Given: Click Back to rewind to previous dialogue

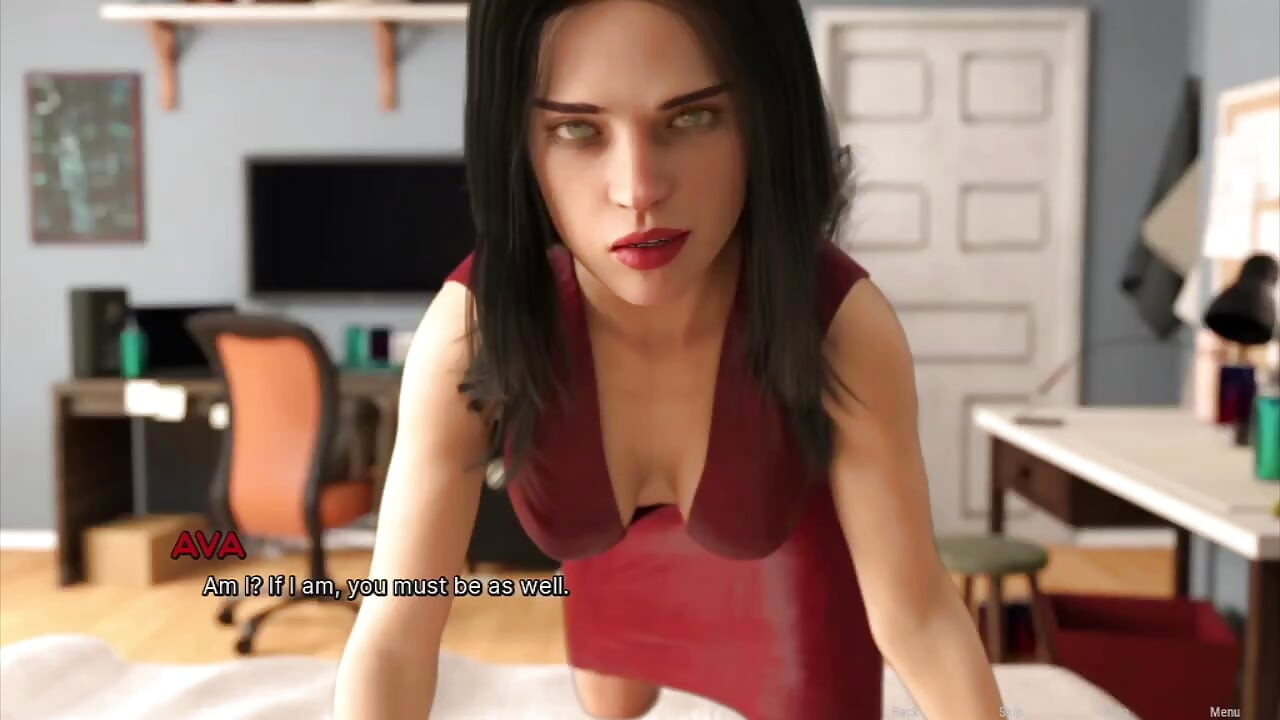Looking at the screenshot, I should pos(904,711).
